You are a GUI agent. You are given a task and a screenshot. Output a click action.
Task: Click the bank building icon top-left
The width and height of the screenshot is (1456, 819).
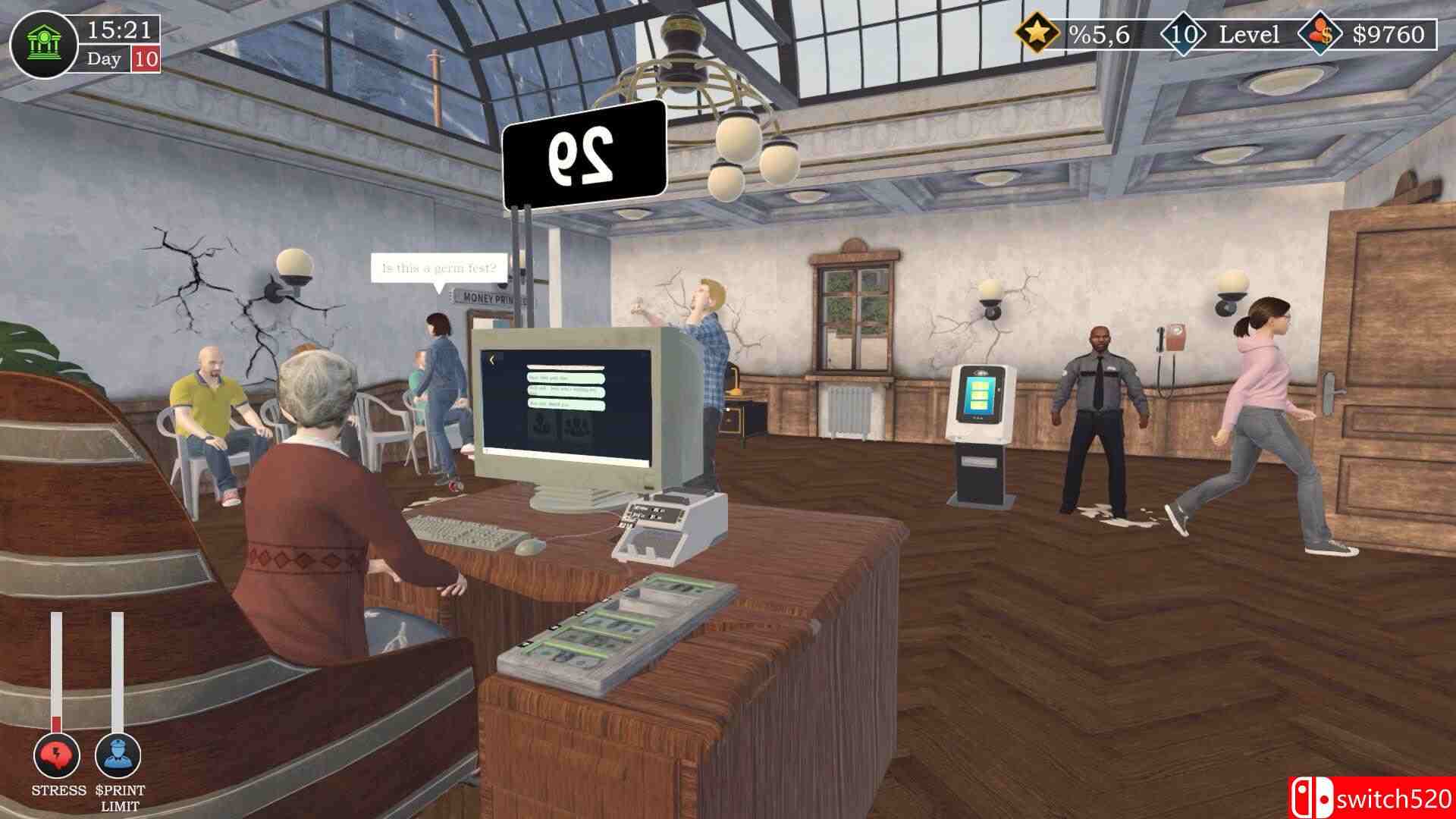[x=45, y=44]
